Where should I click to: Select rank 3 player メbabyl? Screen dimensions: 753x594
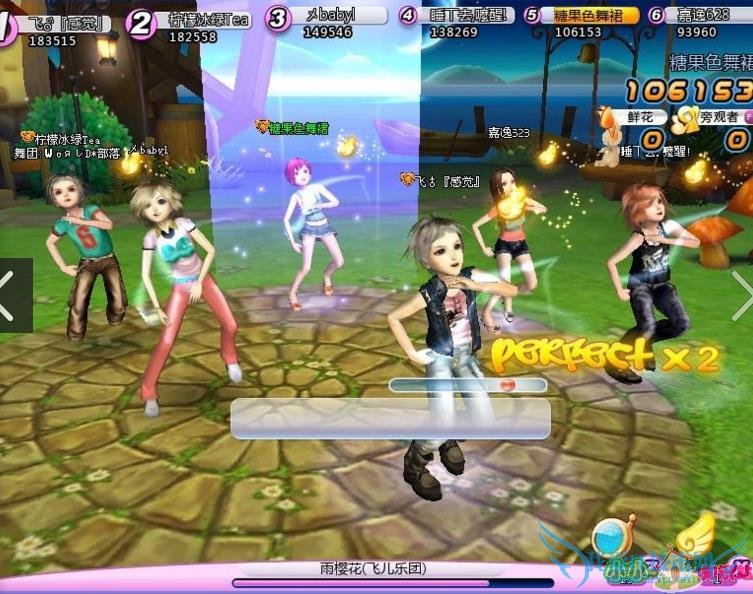(328, 17)
